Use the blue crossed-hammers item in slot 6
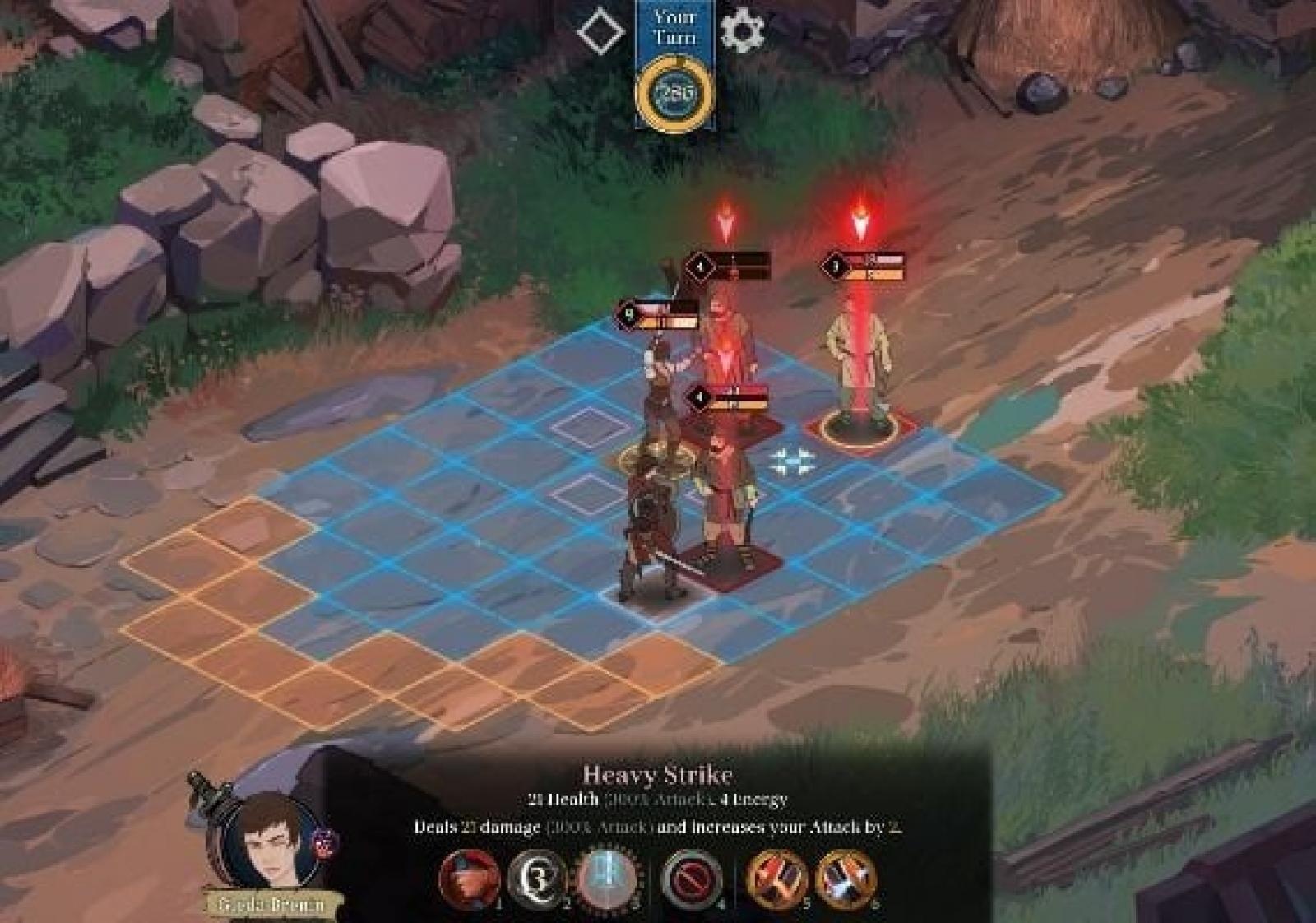Screen dimensions: 1316x923 pos(846,878)
